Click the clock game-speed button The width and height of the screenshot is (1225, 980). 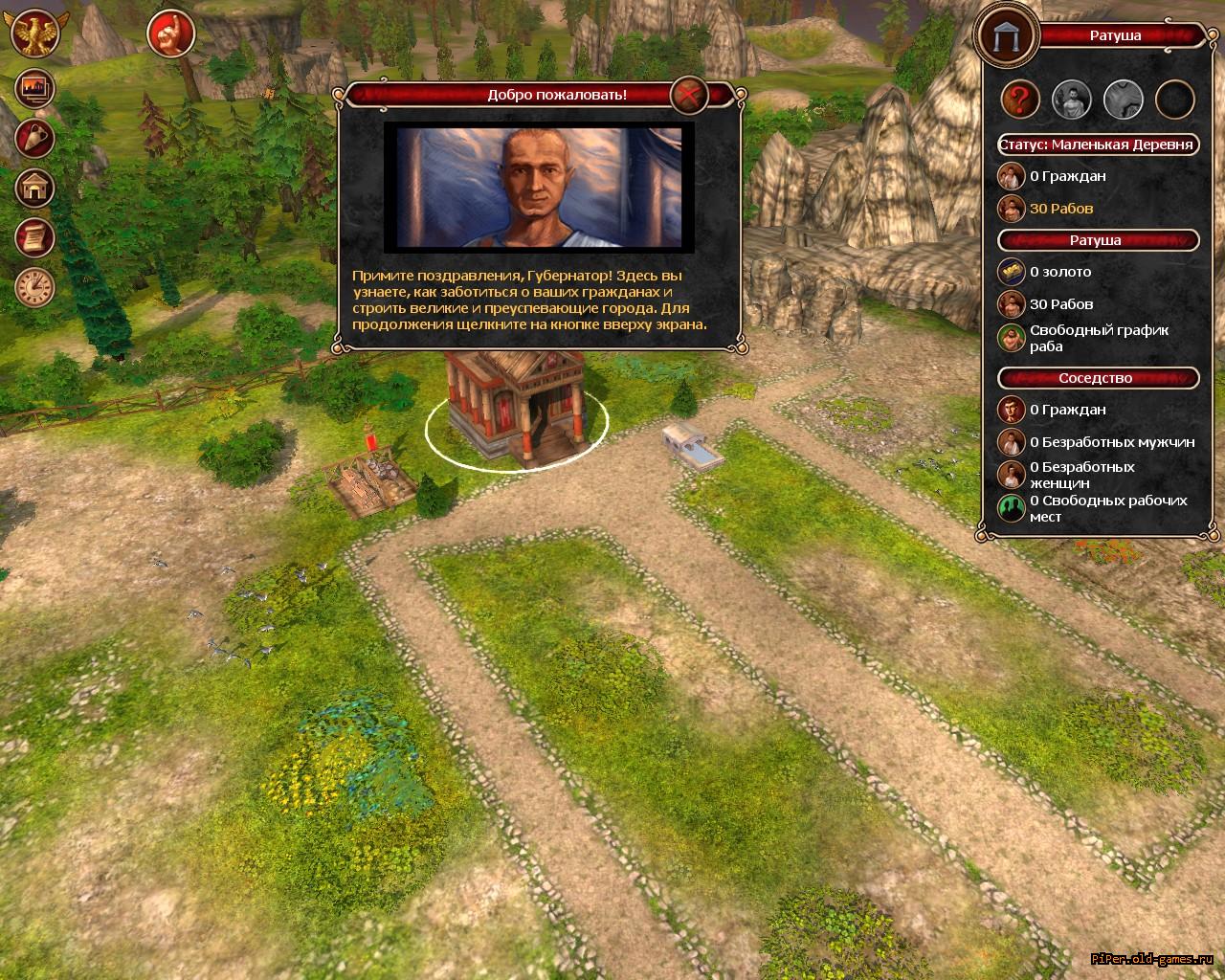tap(35, 287)
